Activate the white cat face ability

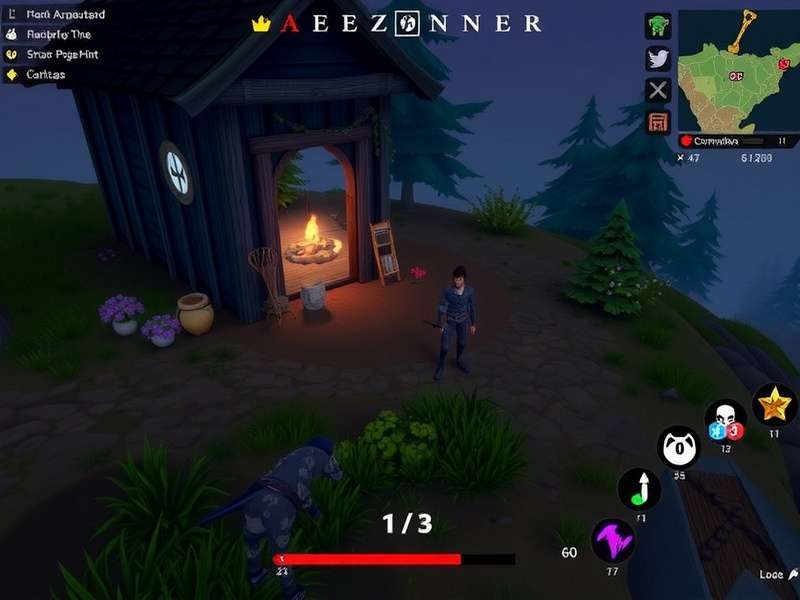(678, 447)
